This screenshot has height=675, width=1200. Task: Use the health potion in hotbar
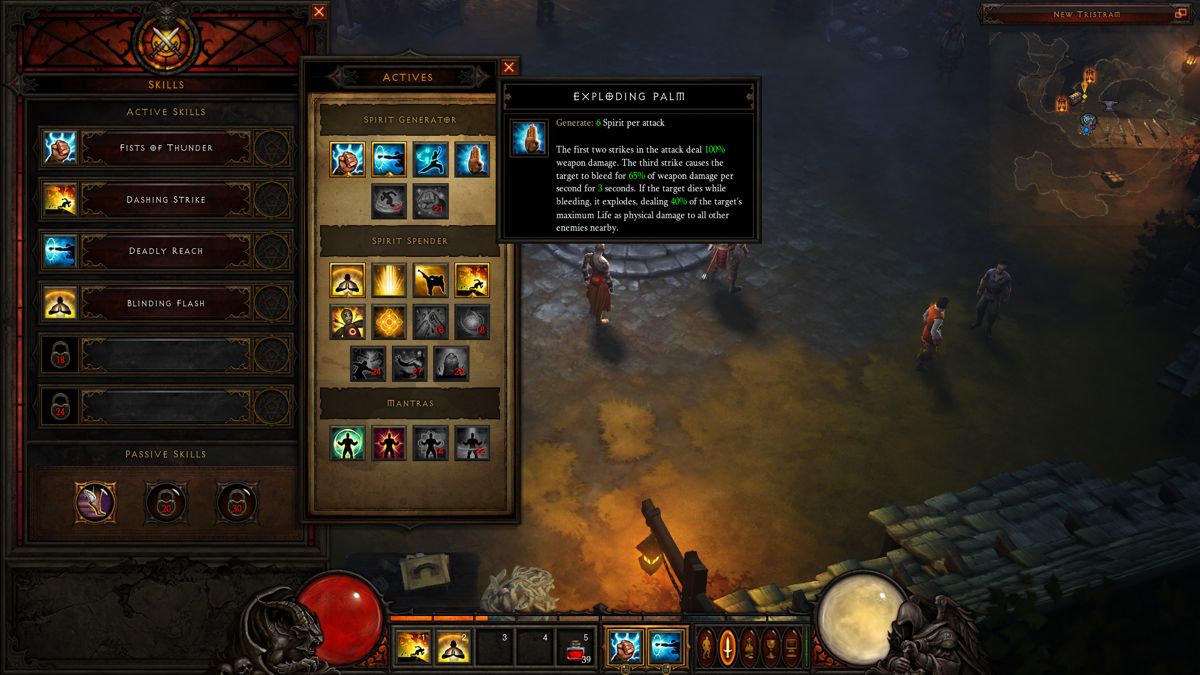(574, 647)
